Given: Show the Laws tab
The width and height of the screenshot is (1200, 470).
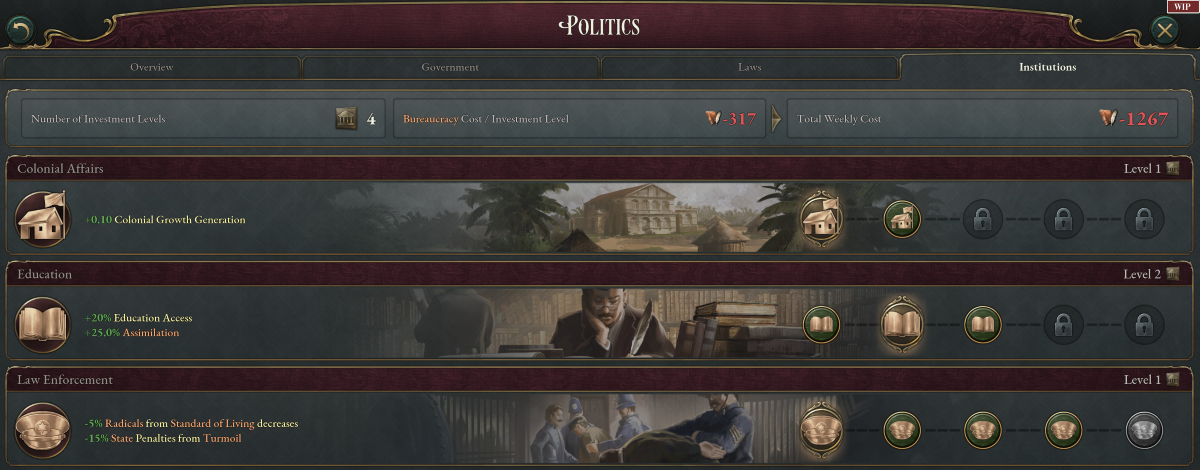Looking at the screenshot, I should tap(749, 68).
